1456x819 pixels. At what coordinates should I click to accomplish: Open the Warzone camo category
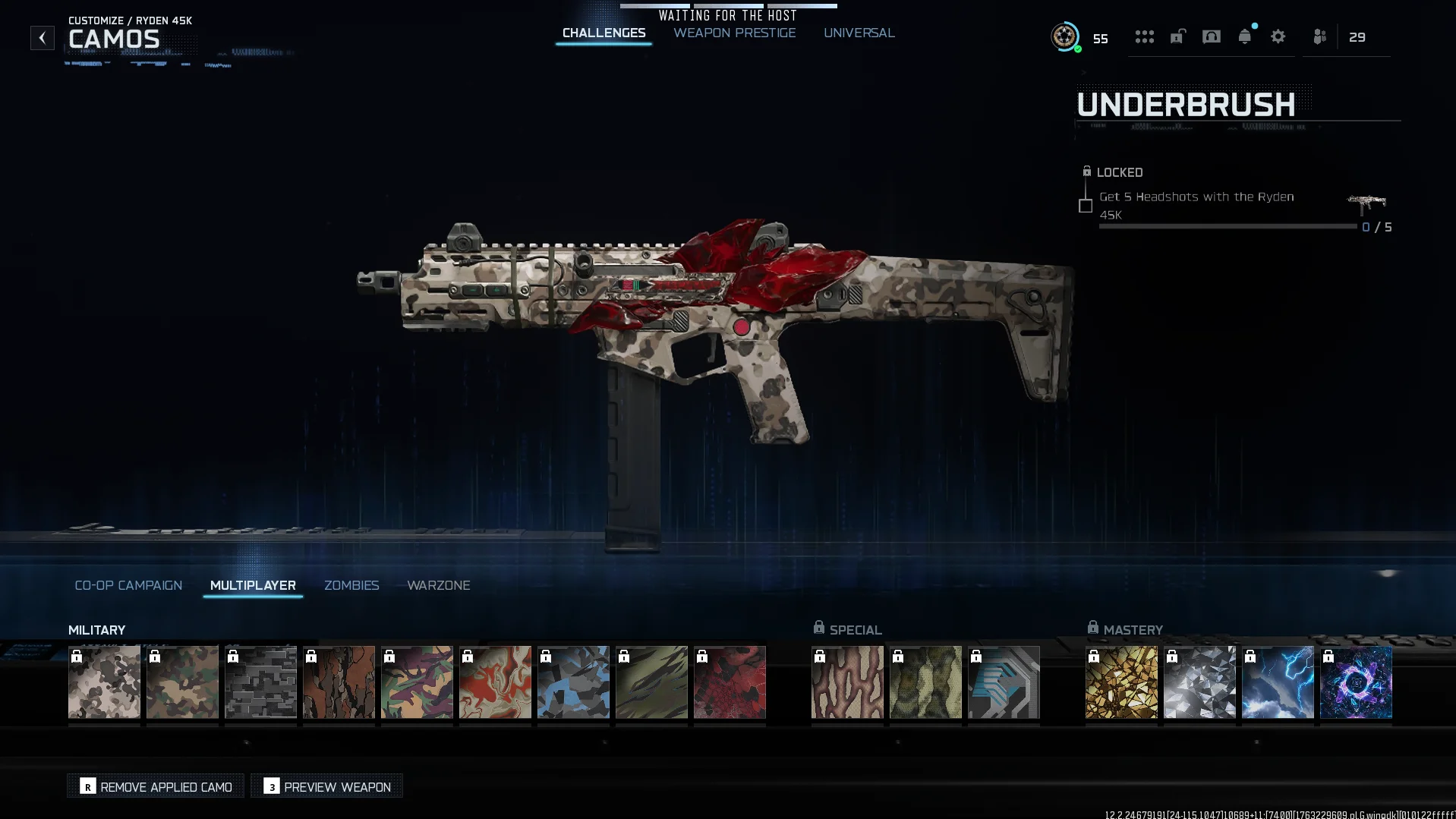pyautogui.click(x=438, y=585)
